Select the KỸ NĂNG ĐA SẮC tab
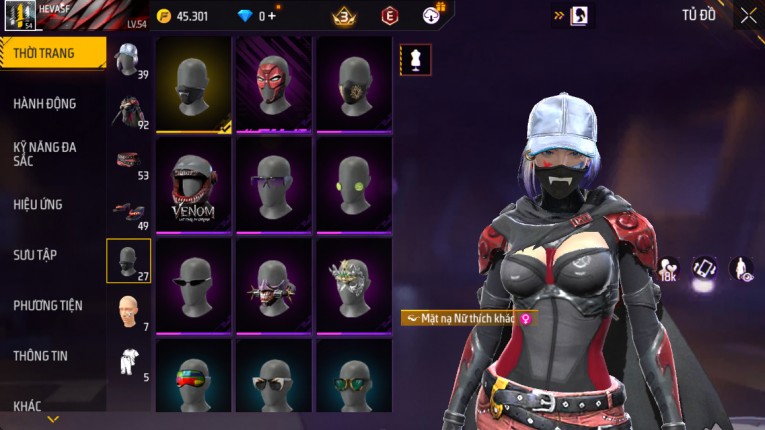The image size is (765, 430). pos(45,154)
